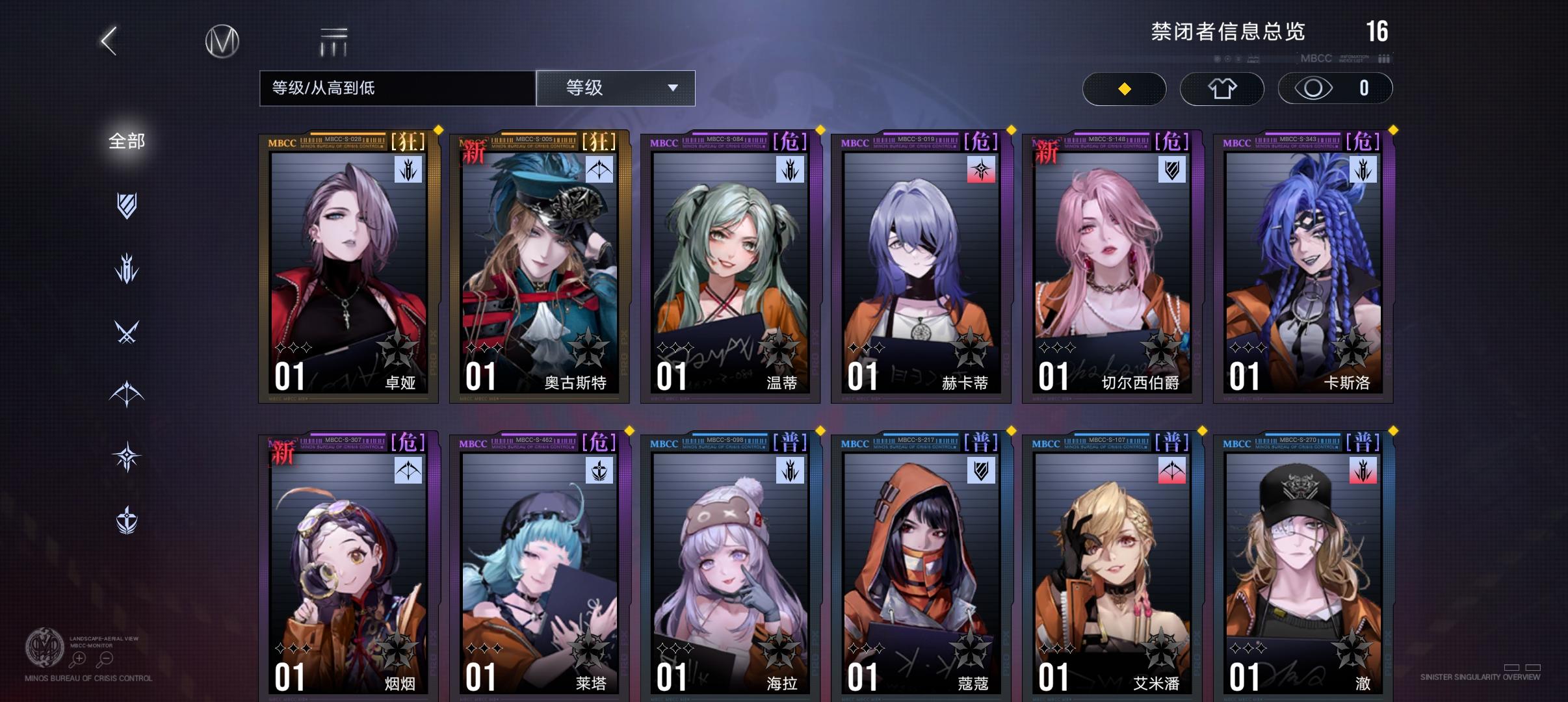Select the star-burst class filter in the sidebar
1568x702 pixels.
[127, 456]
